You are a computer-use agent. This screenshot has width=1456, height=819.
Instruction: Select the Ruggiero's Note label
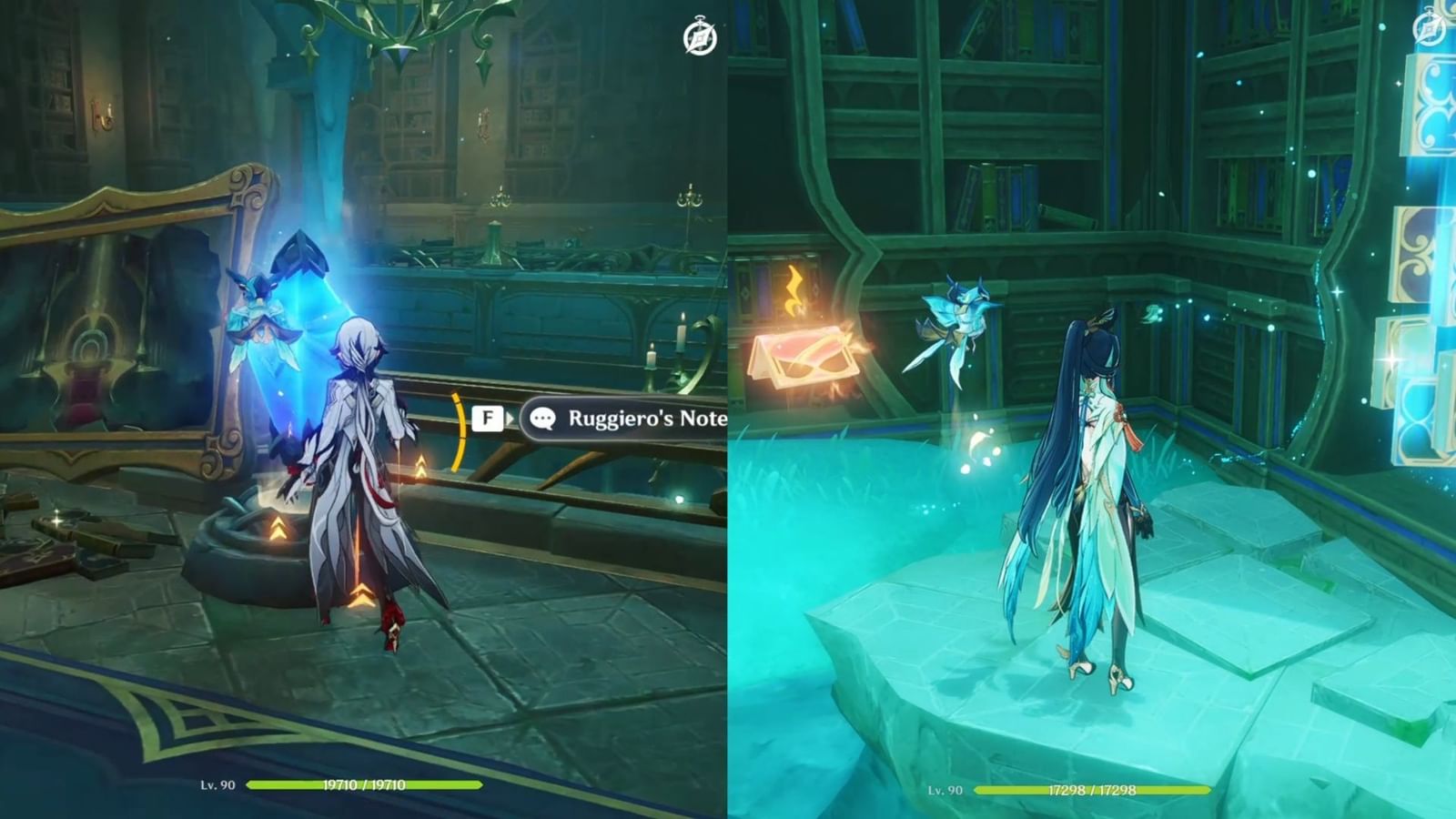tap(648, 419)
